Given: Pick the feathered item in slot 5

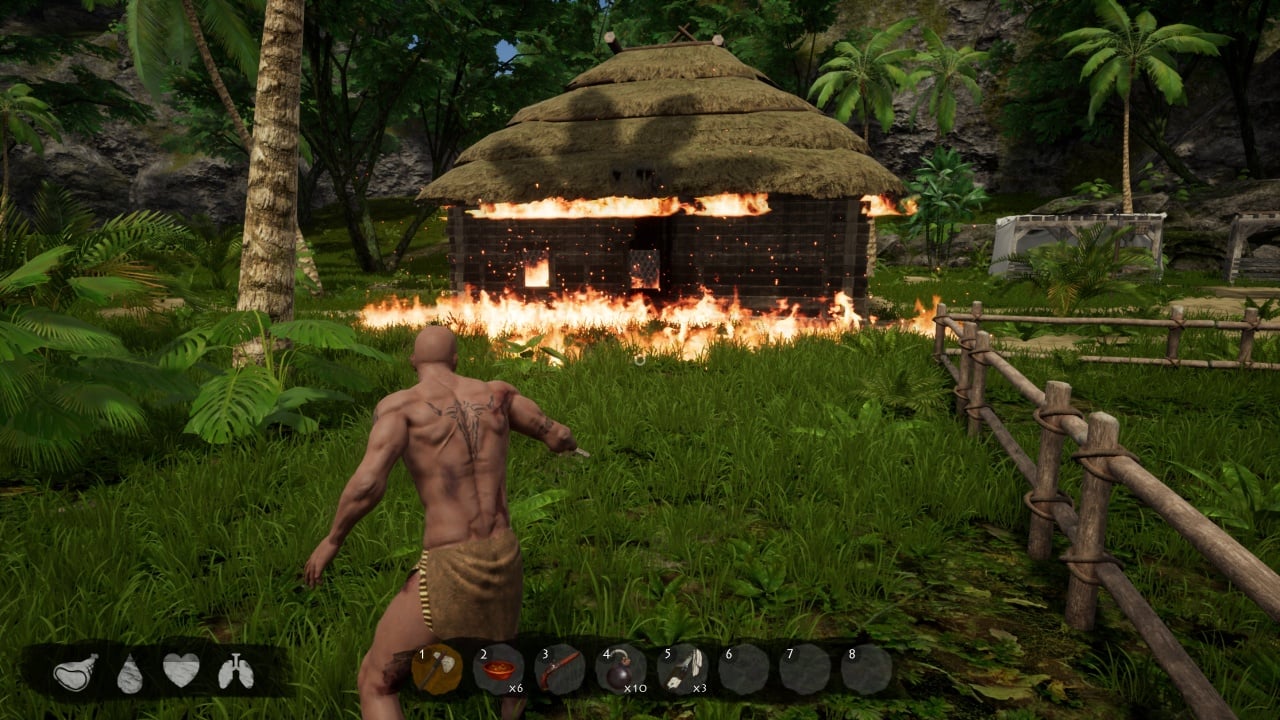Looking at the screenshot, I should pos(682,669).
